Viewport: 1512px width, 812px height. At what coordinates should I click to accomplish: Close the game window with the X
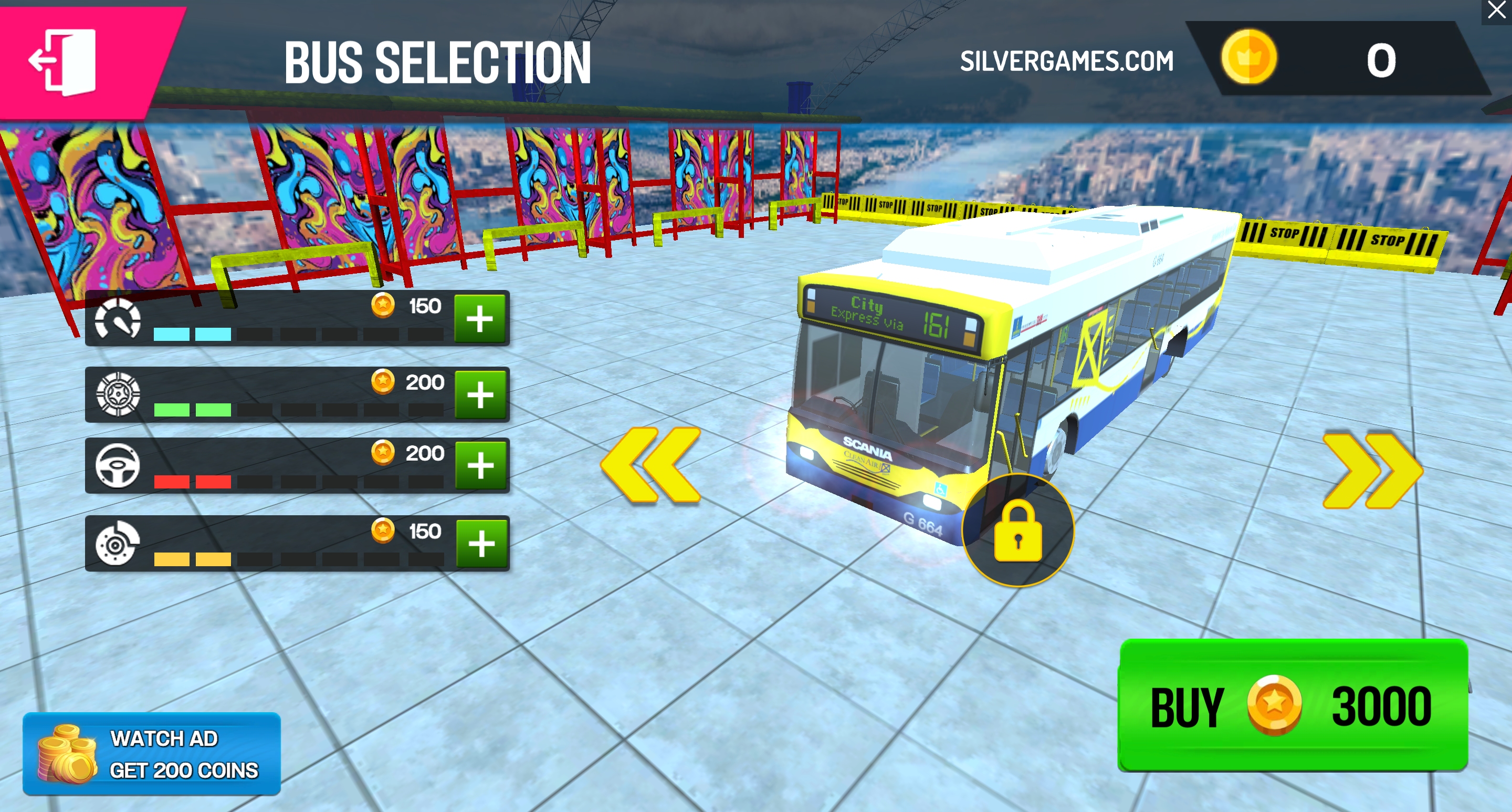coord(1496,11)
